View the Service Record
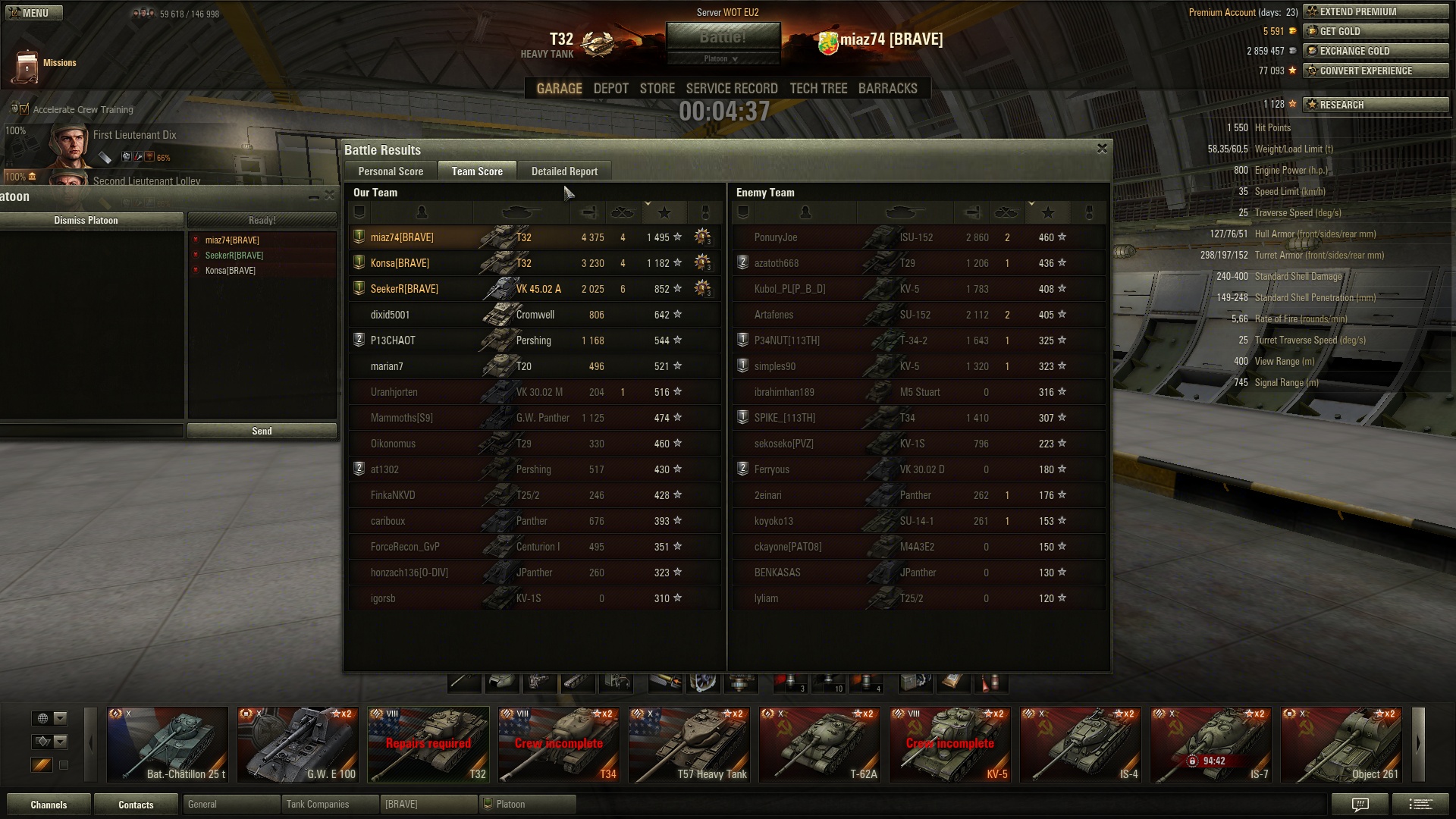This screenshot has width=1456, height=819. pyautogui.click(x=732, y=89)
